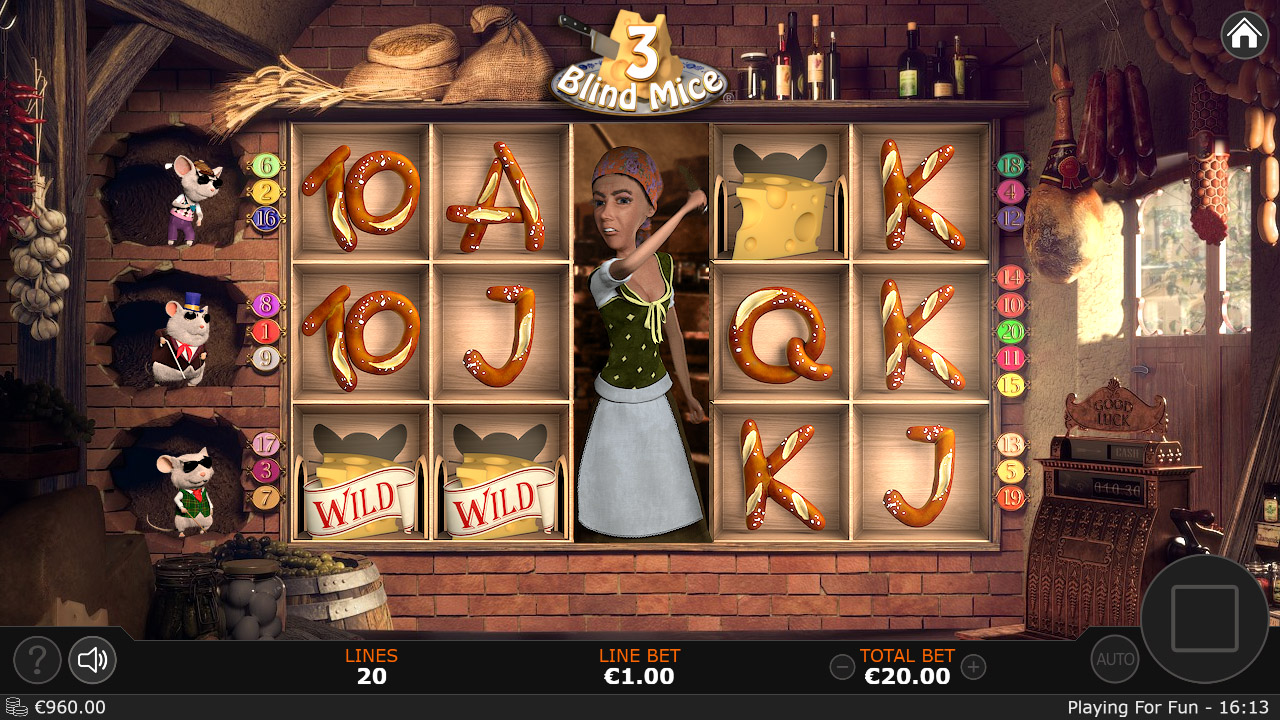Decrease total bet with minus button
1280x720 pixels.
843,667
